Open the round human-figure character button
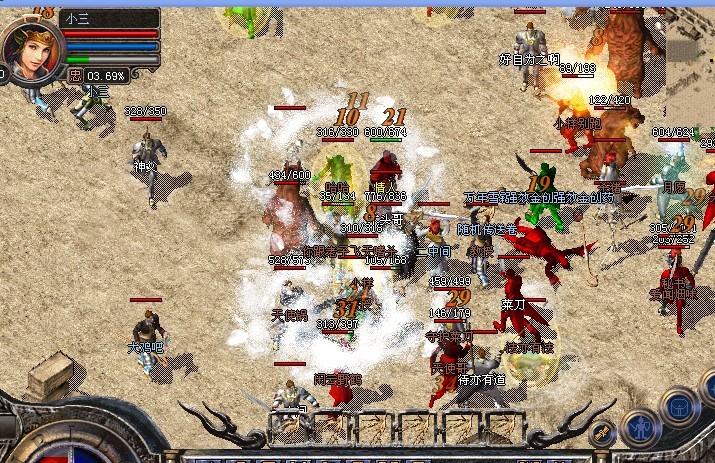Screen dimensions: 715x463 coord(640,429)
